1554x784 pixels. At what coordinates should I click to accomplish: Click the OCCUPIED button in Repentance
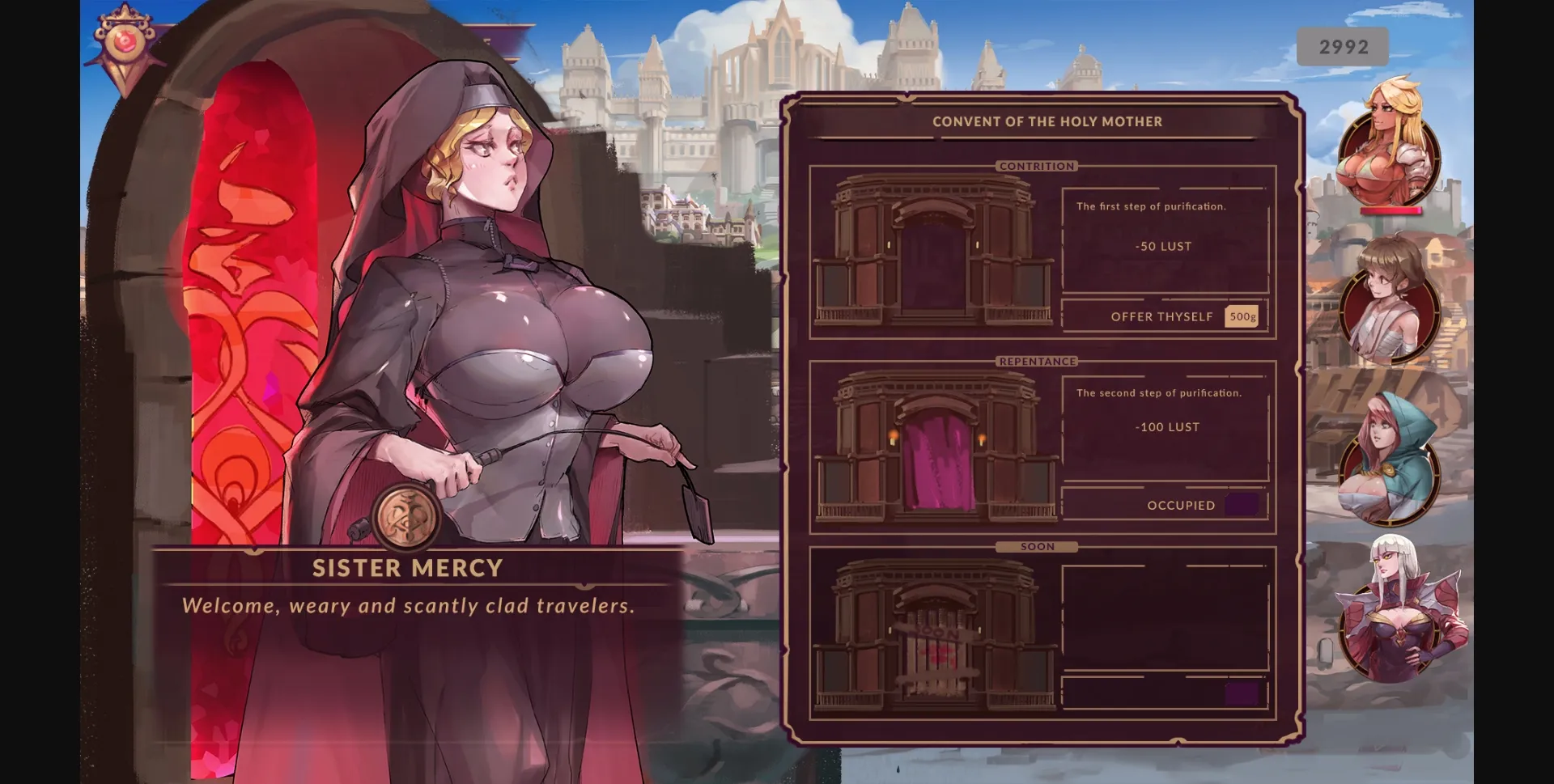(1165, 504)
